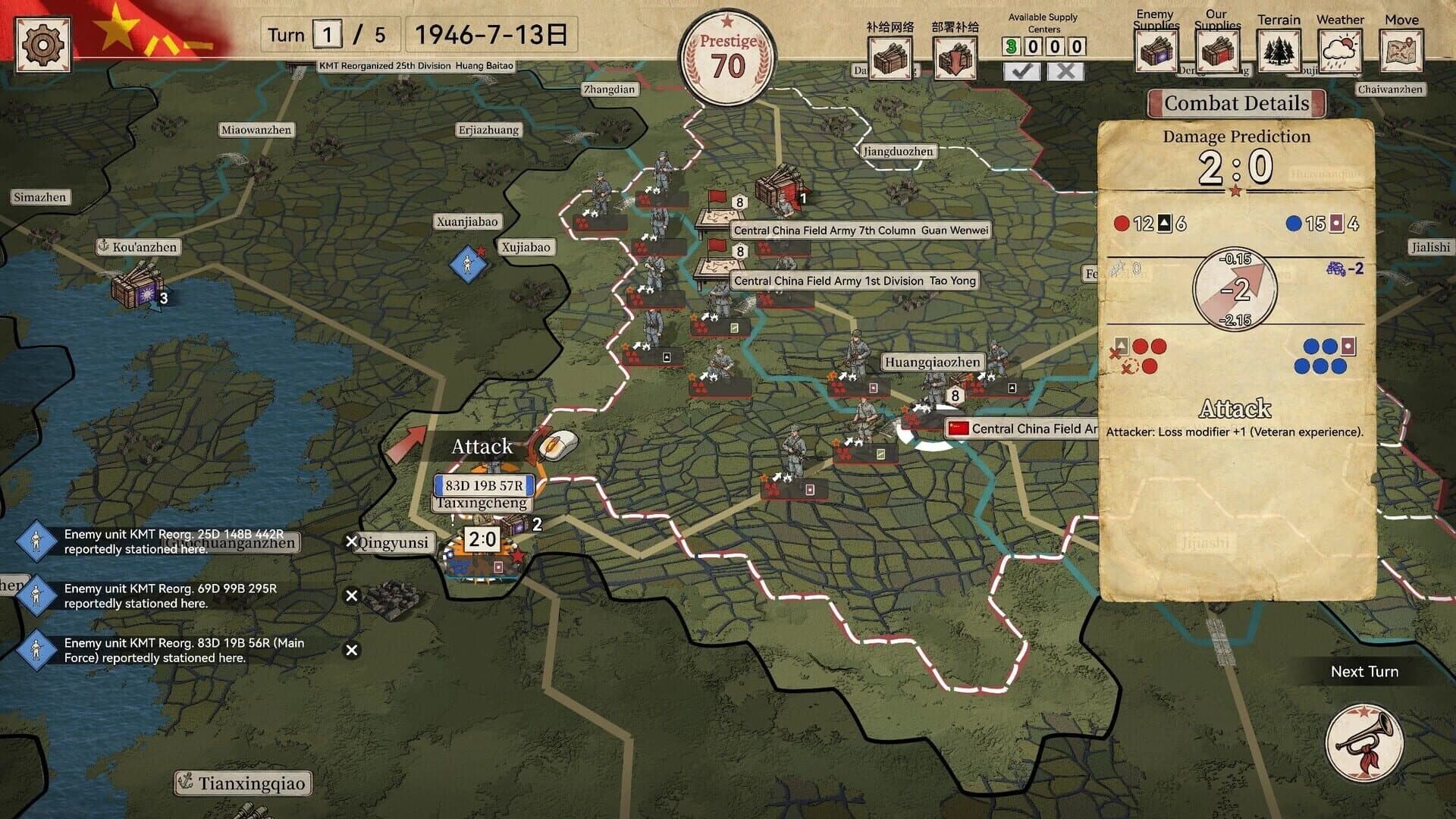The height and width of the screenshot is (819, 1456).
Task: Open the settings gear menu
Action: point(43,45)
